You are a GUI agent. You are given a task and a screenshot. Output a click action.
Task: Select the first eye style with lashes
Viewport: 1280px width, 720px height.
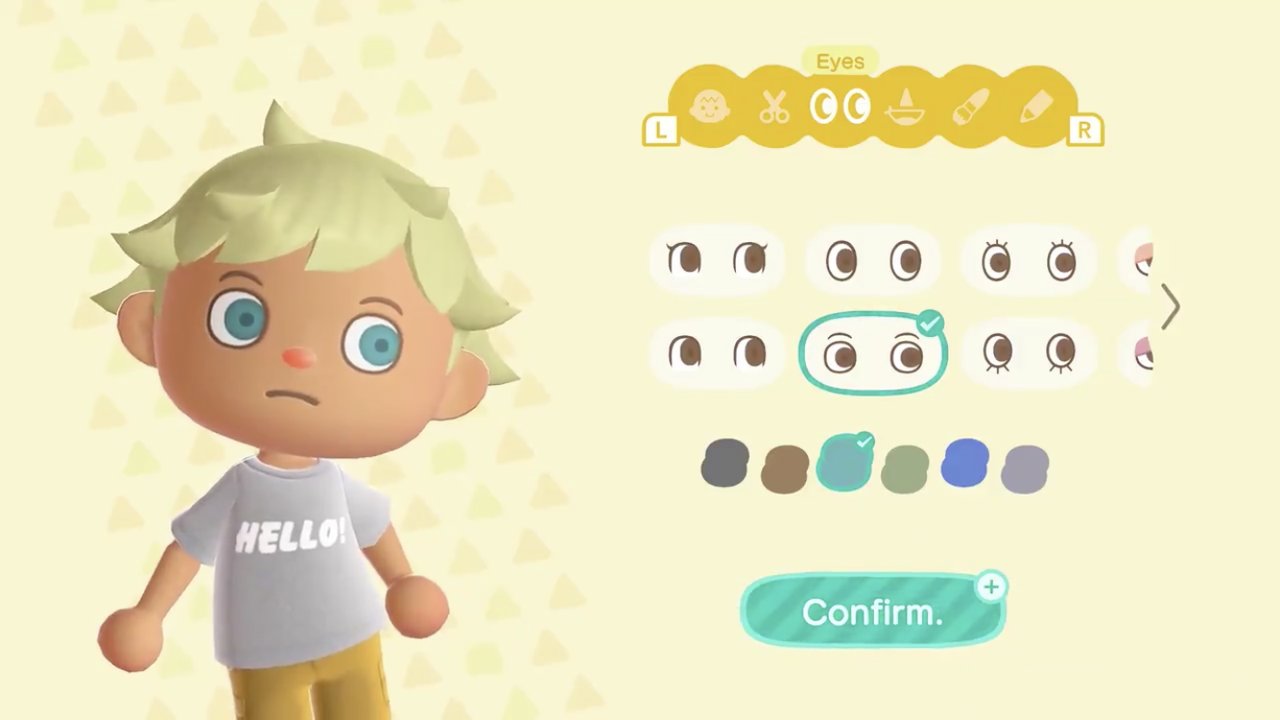point(715,260)
